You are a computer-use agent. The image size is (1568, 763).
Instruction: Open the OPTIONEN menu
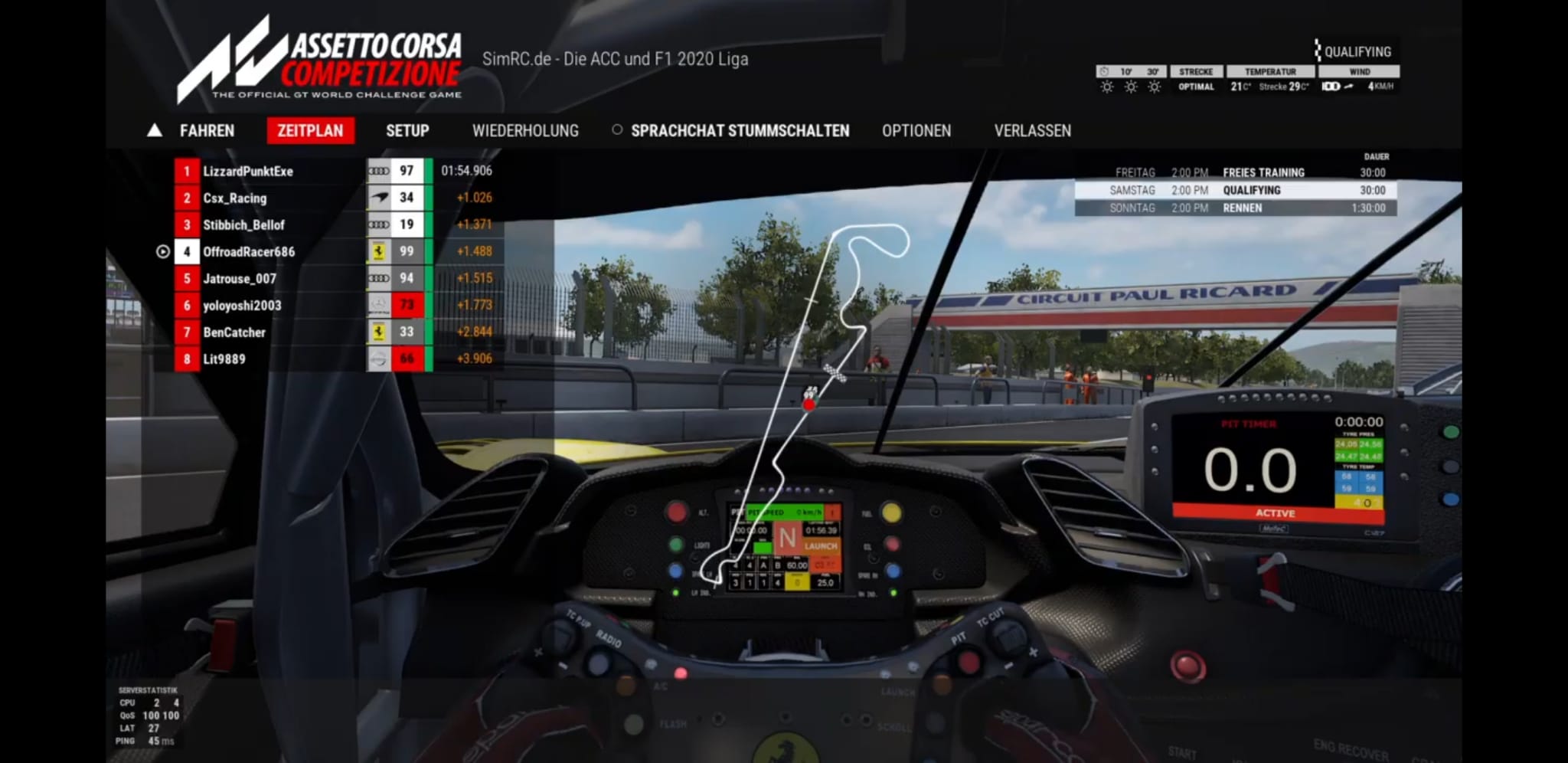(916, 131)
